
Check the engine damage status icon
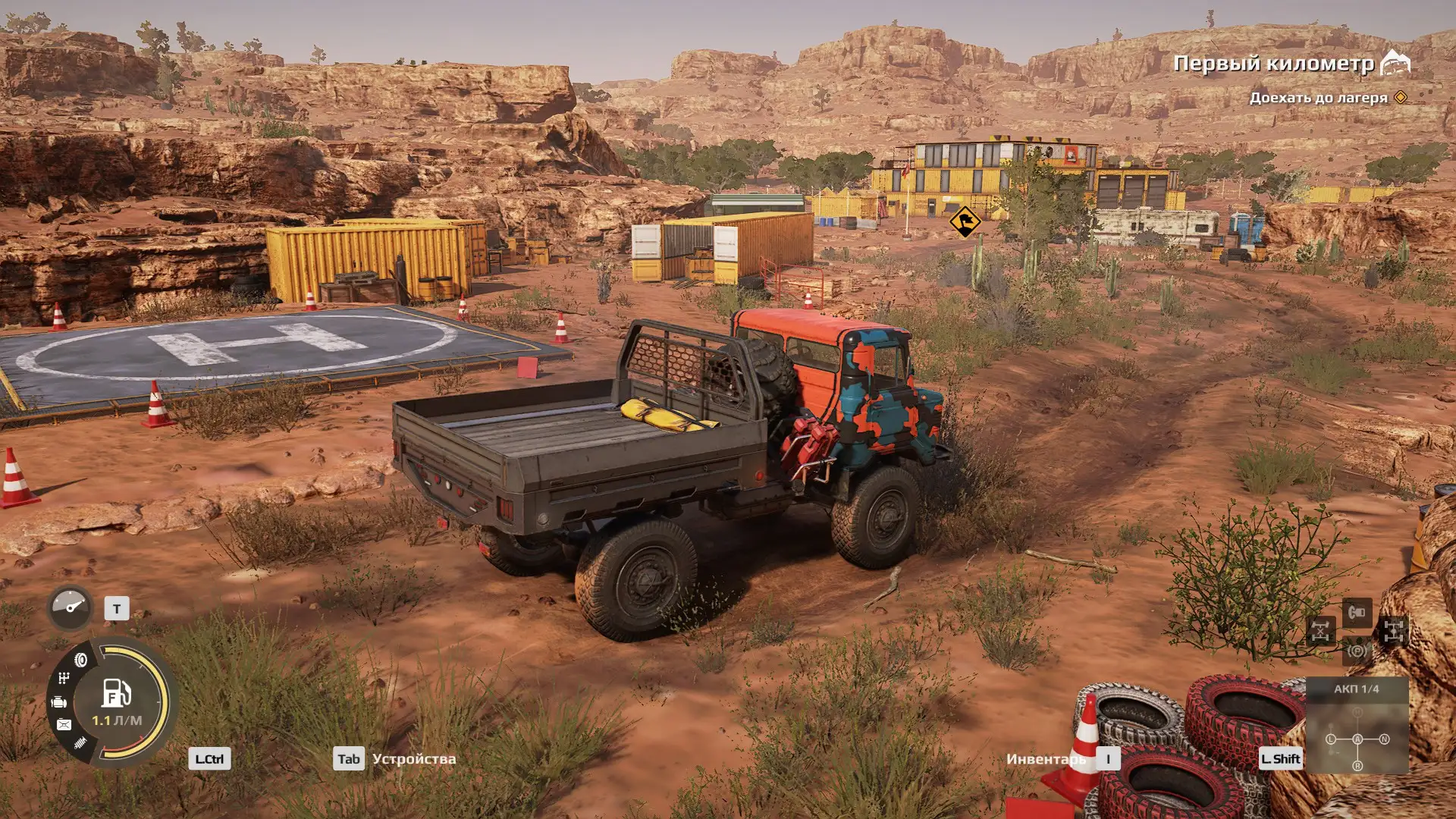click(x=59, y=703)
